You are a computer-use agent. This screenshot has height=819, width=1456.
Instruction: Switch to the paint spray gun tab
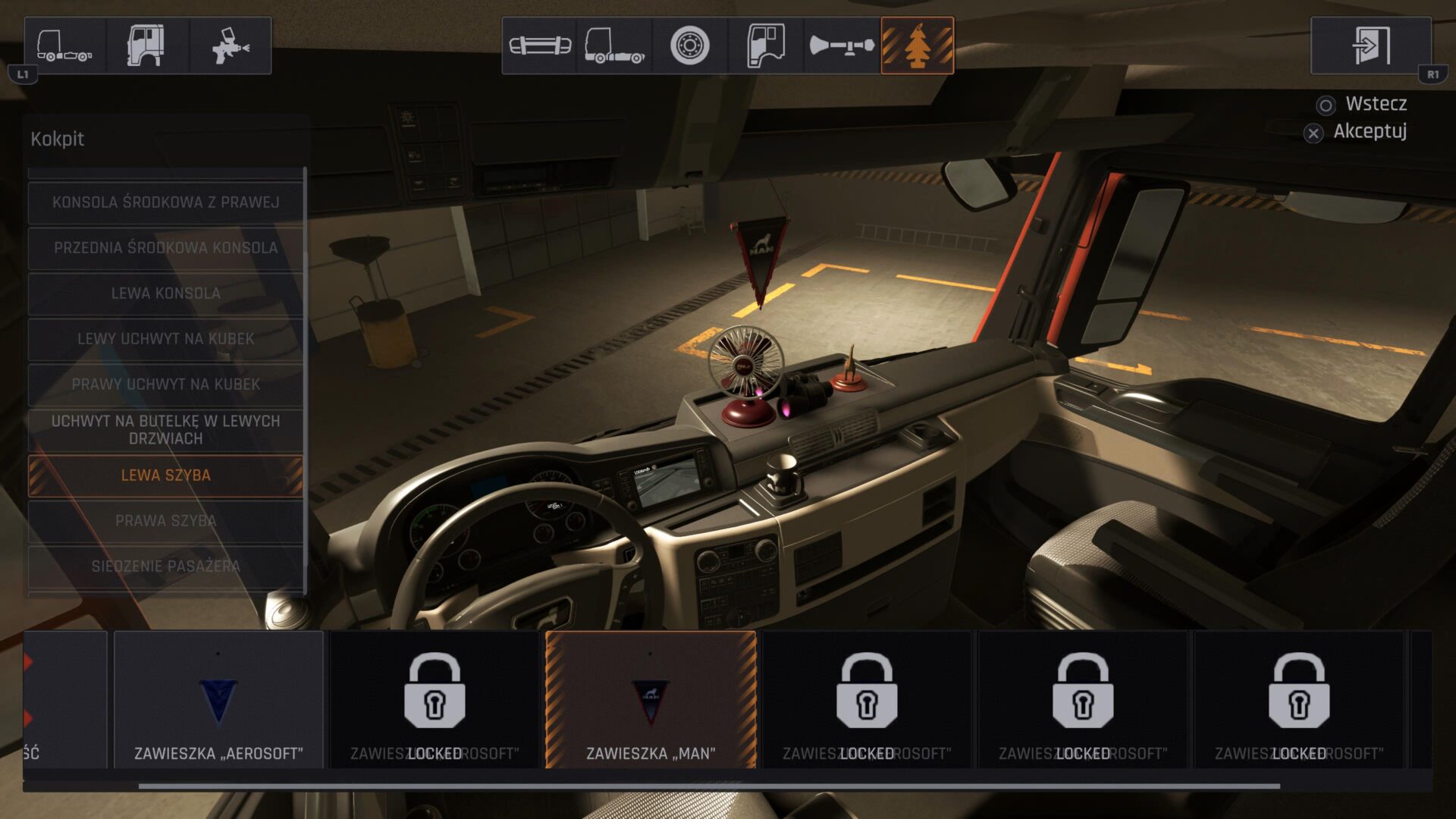[x=230, y=45]
